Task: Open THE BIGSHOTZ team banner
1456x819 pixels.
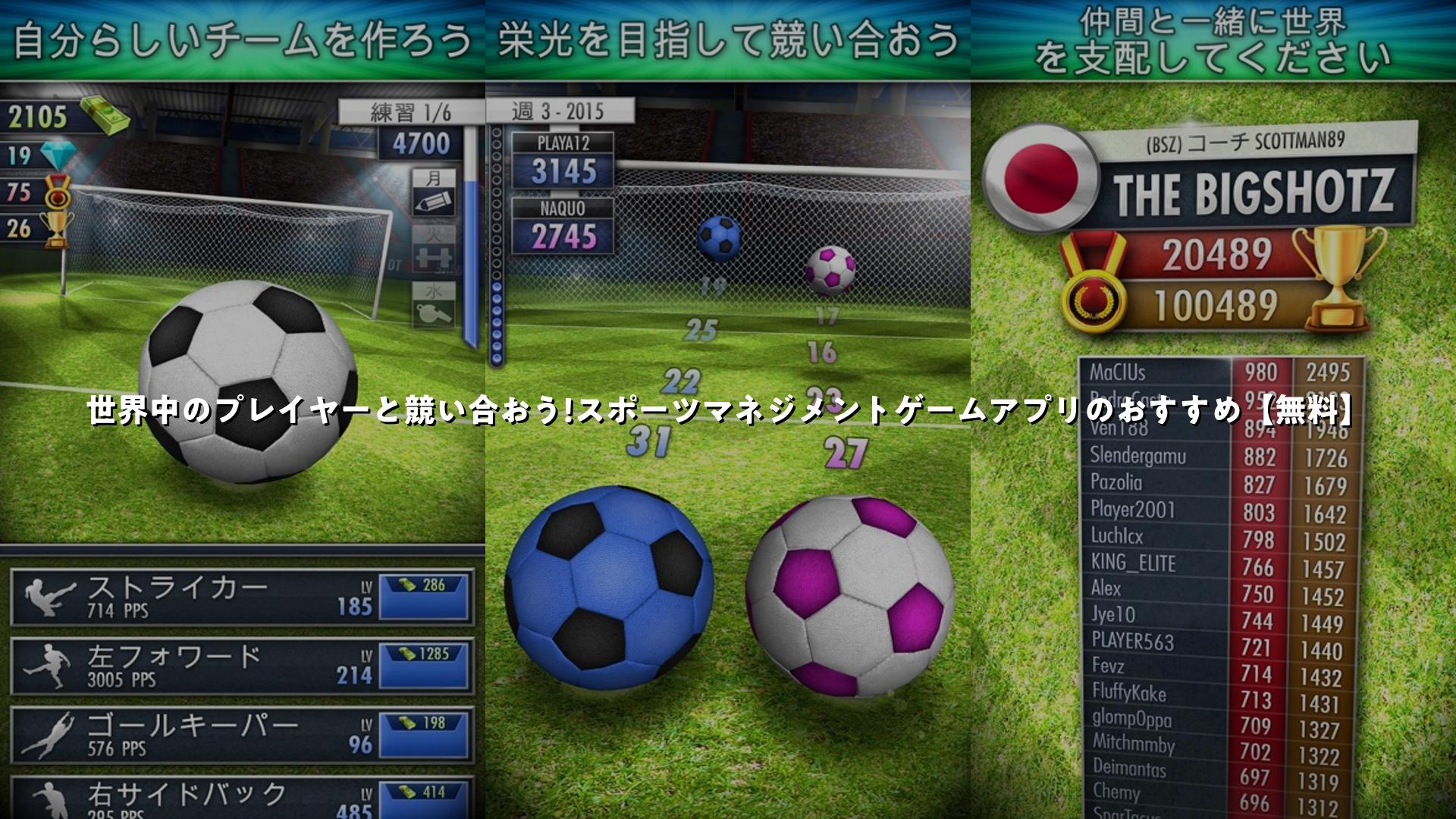Action: tap(1253, 192)
